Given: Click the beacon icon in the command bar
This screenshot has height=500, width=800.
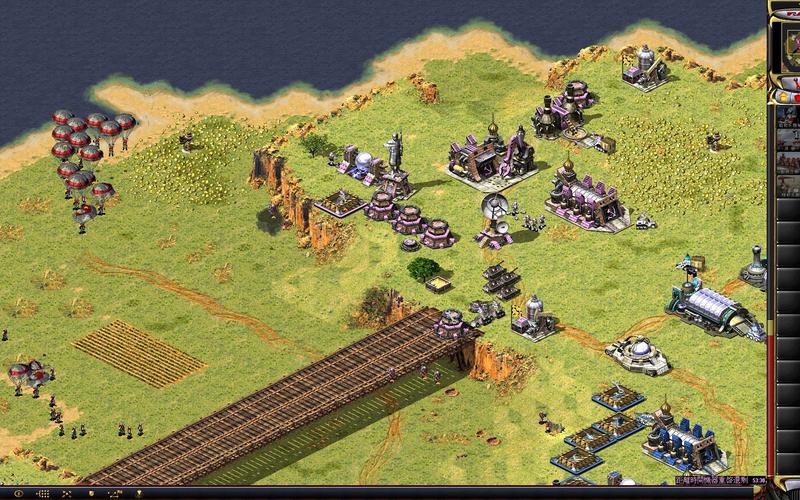Looking at the screenshot, I should coord(139,494).
